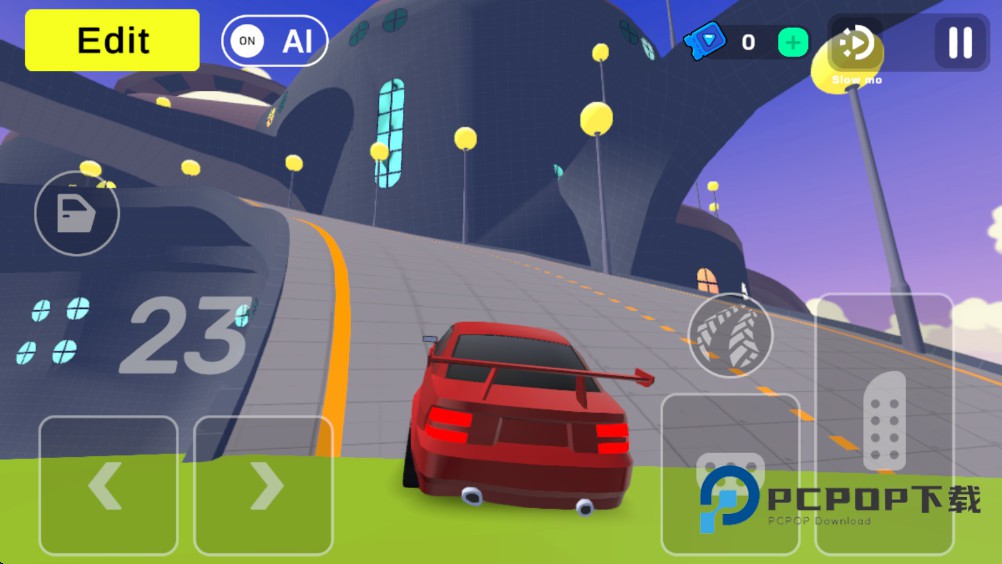Steer right with the right arrow
The width and height of the screenshot is (1002, 564).
263,485
